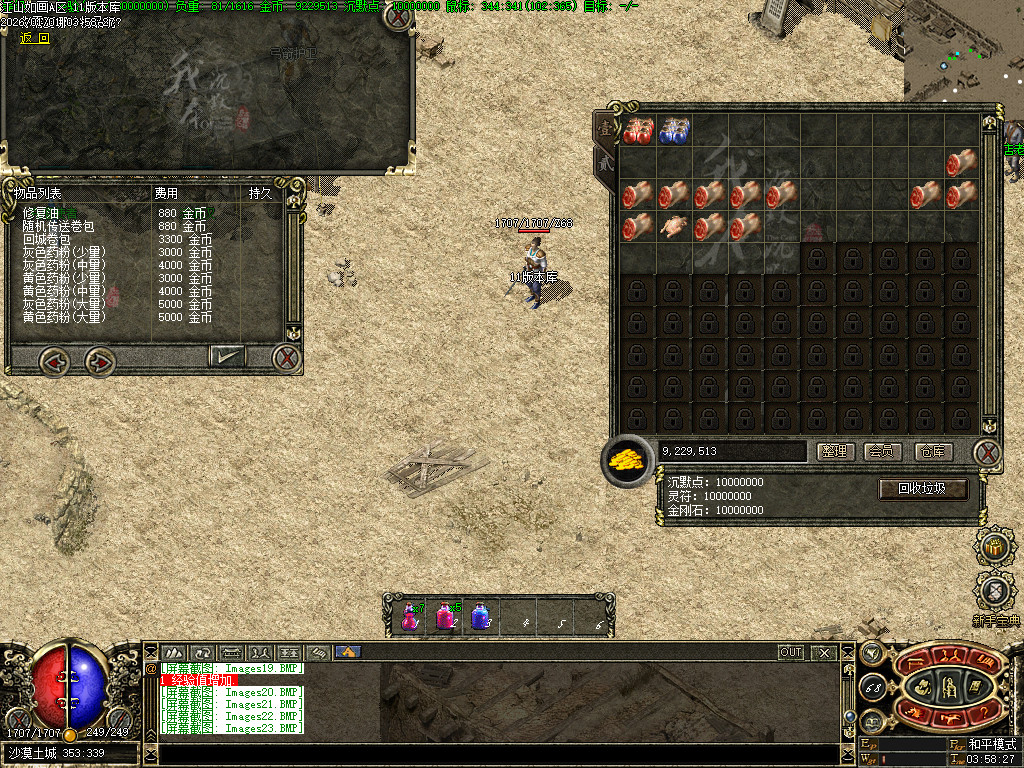Select the red potion bundle in bag
This screenshot has height=768, width=1024.
(x=637, y=130)
